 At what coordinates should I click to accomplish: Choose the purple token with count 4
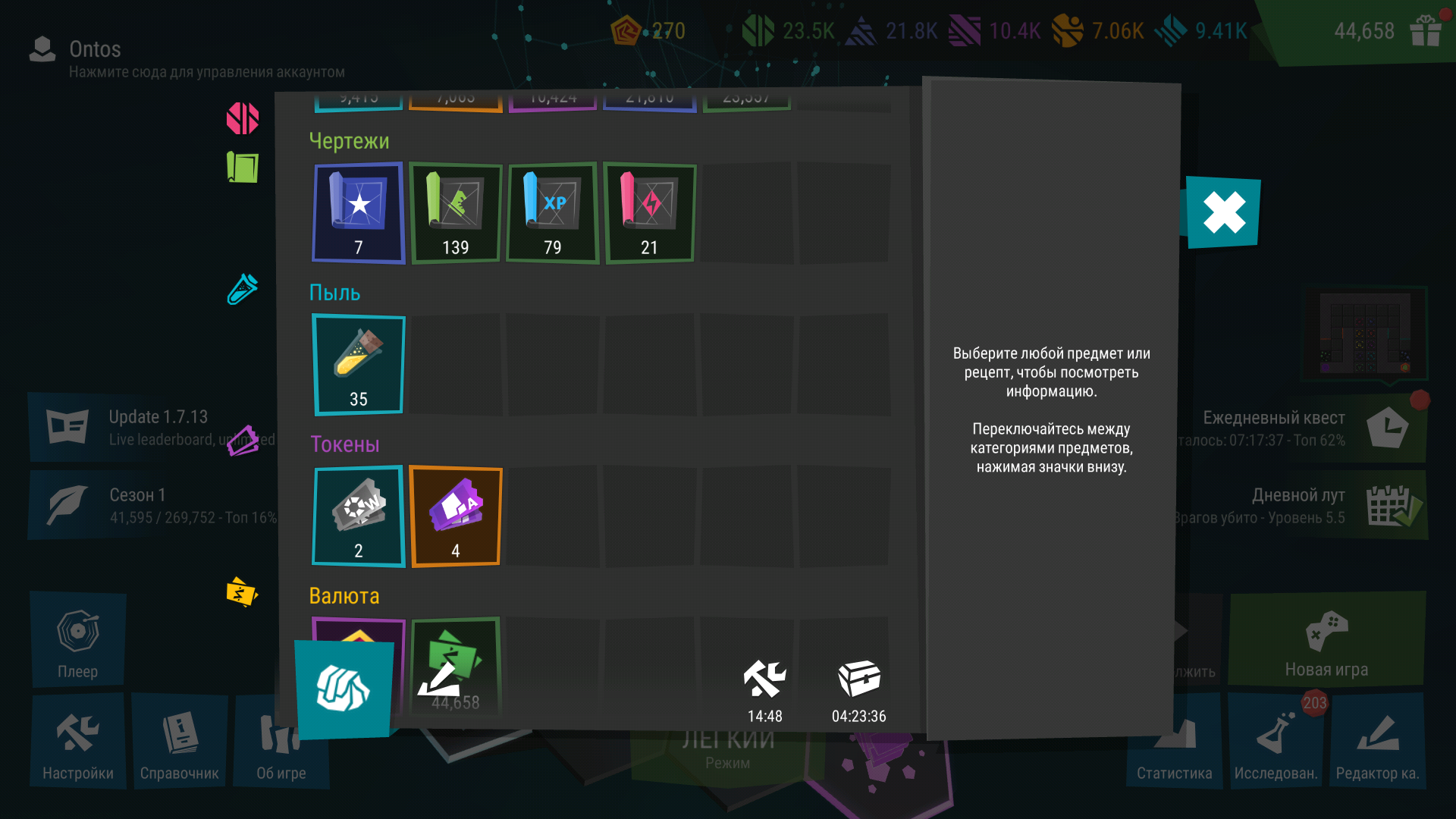tap(456, 516)
